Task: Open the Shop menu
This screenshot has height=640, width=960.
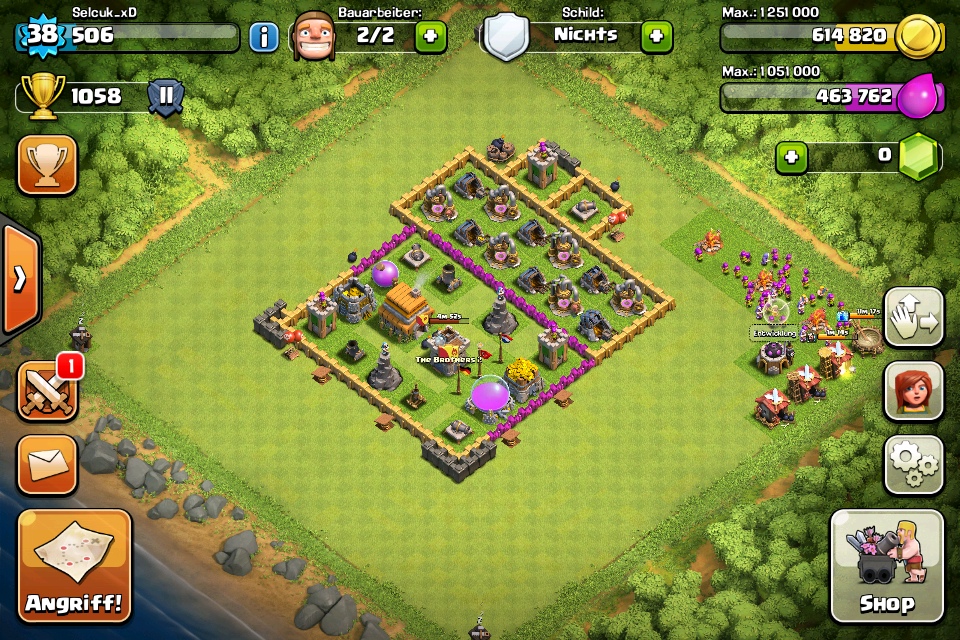Action: [886, 565]
